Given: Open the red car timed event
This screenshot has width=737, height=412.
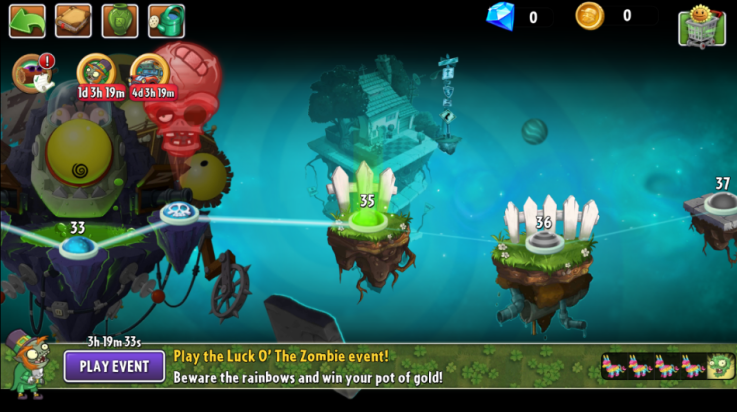Looking at the screenshot, I should click(151, 73).
